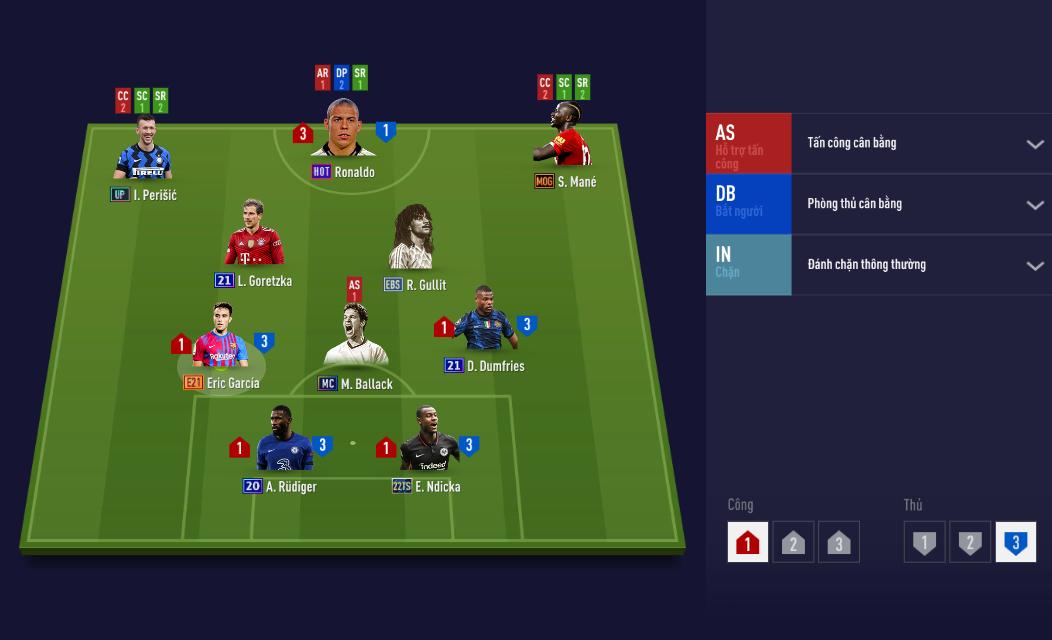Screen dimensions: 1052x640
Task: Set Công attack level to 3
Action: point(838,542)
